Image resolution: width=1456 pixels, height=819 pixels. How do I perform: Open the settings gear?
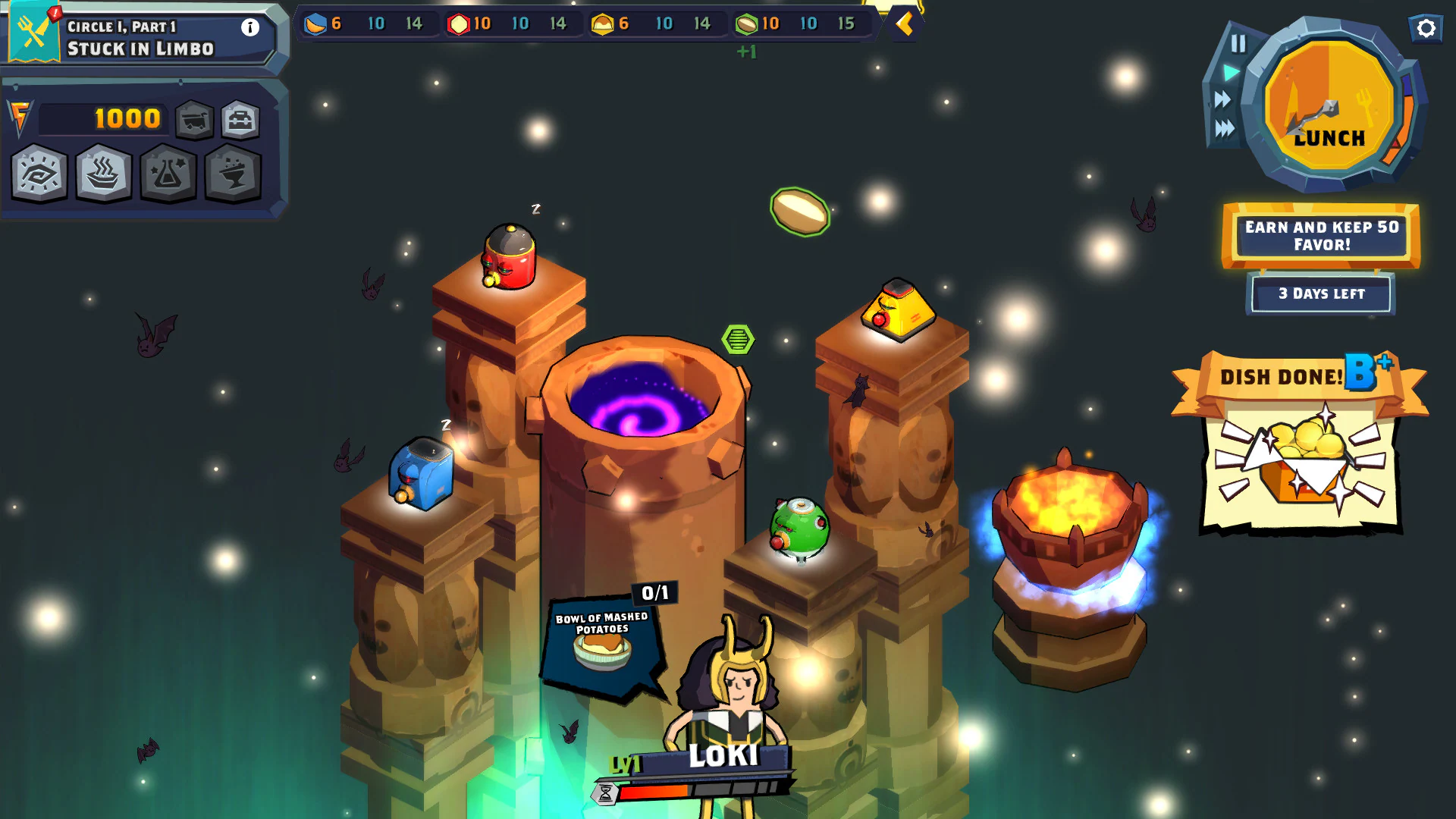tap(1426, 29)
